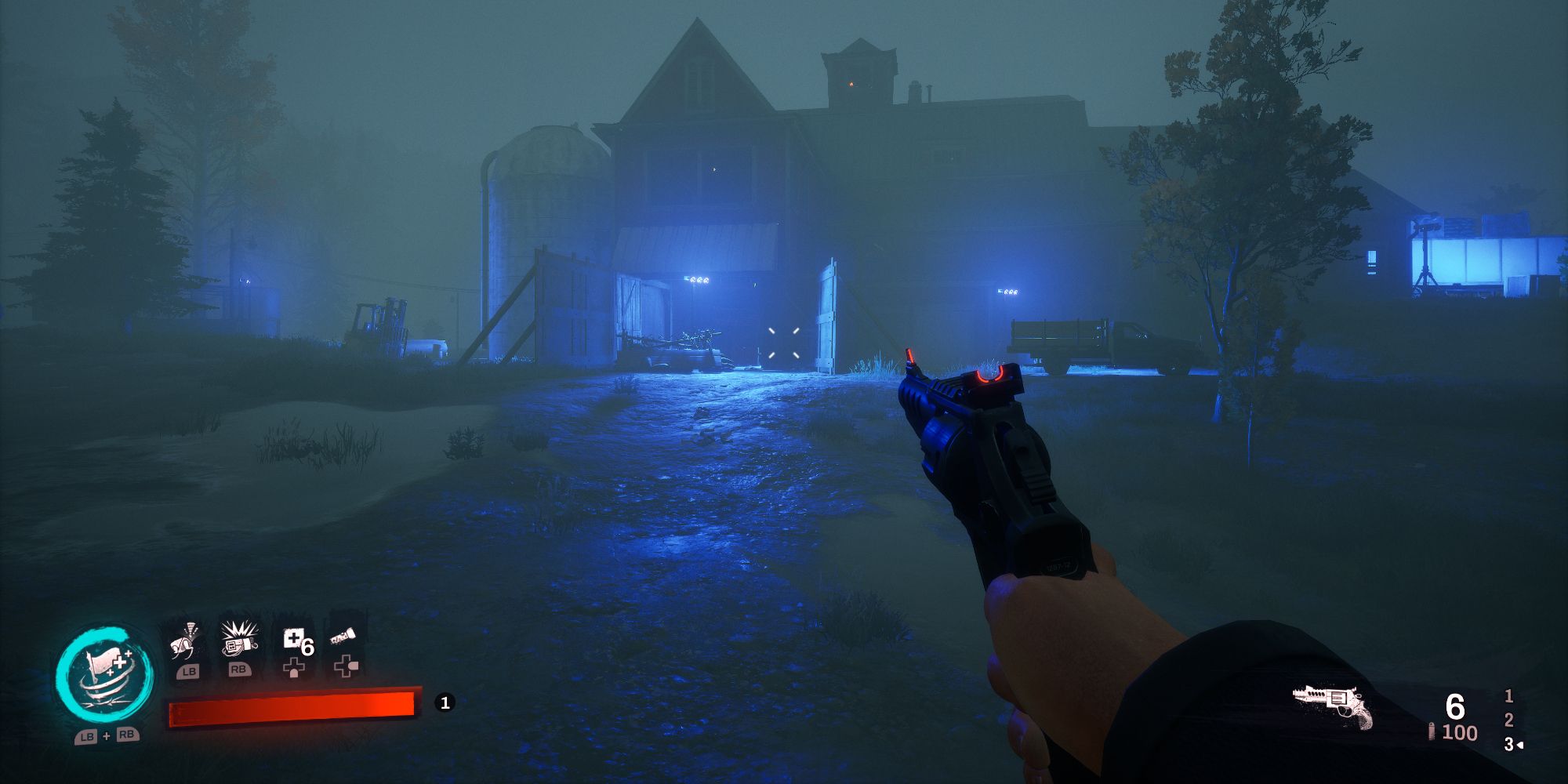The width and height of the screenshot is (1568, 784).
Task: Click the LB ability rope icon
Action: coord(183,642)
